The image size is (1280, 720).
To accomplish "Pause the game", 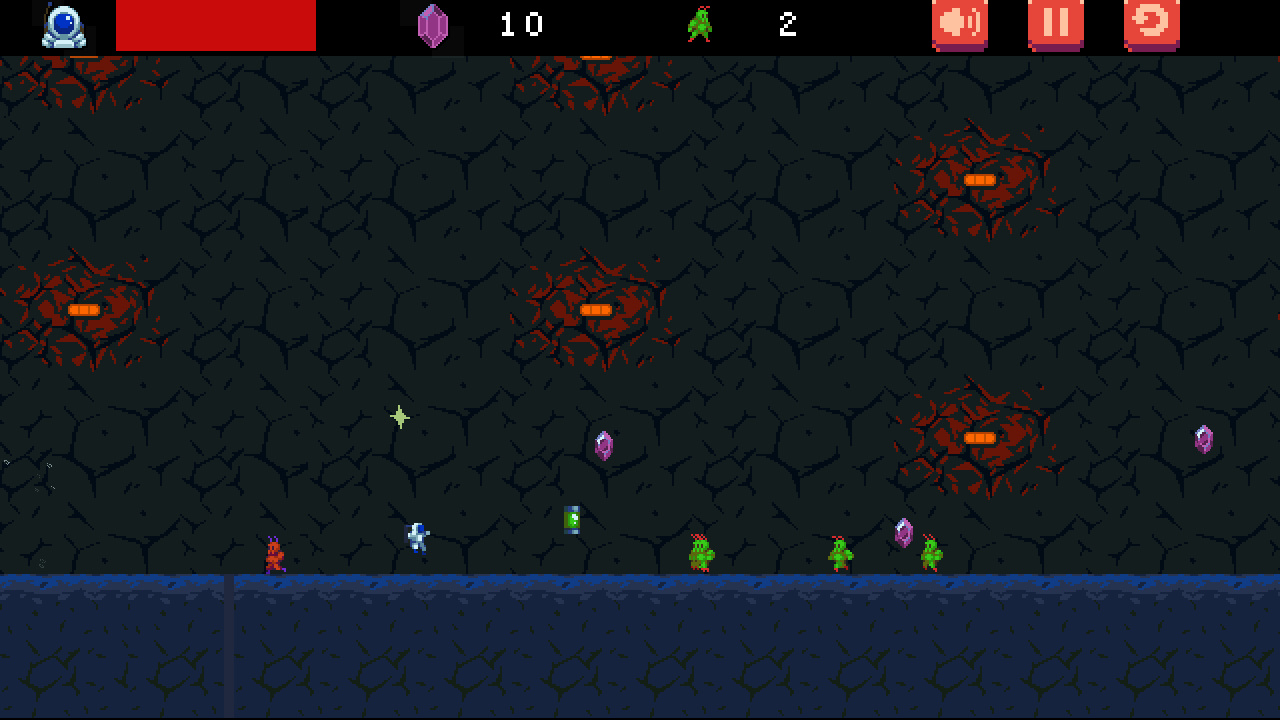I will [x=1054, y=24].
